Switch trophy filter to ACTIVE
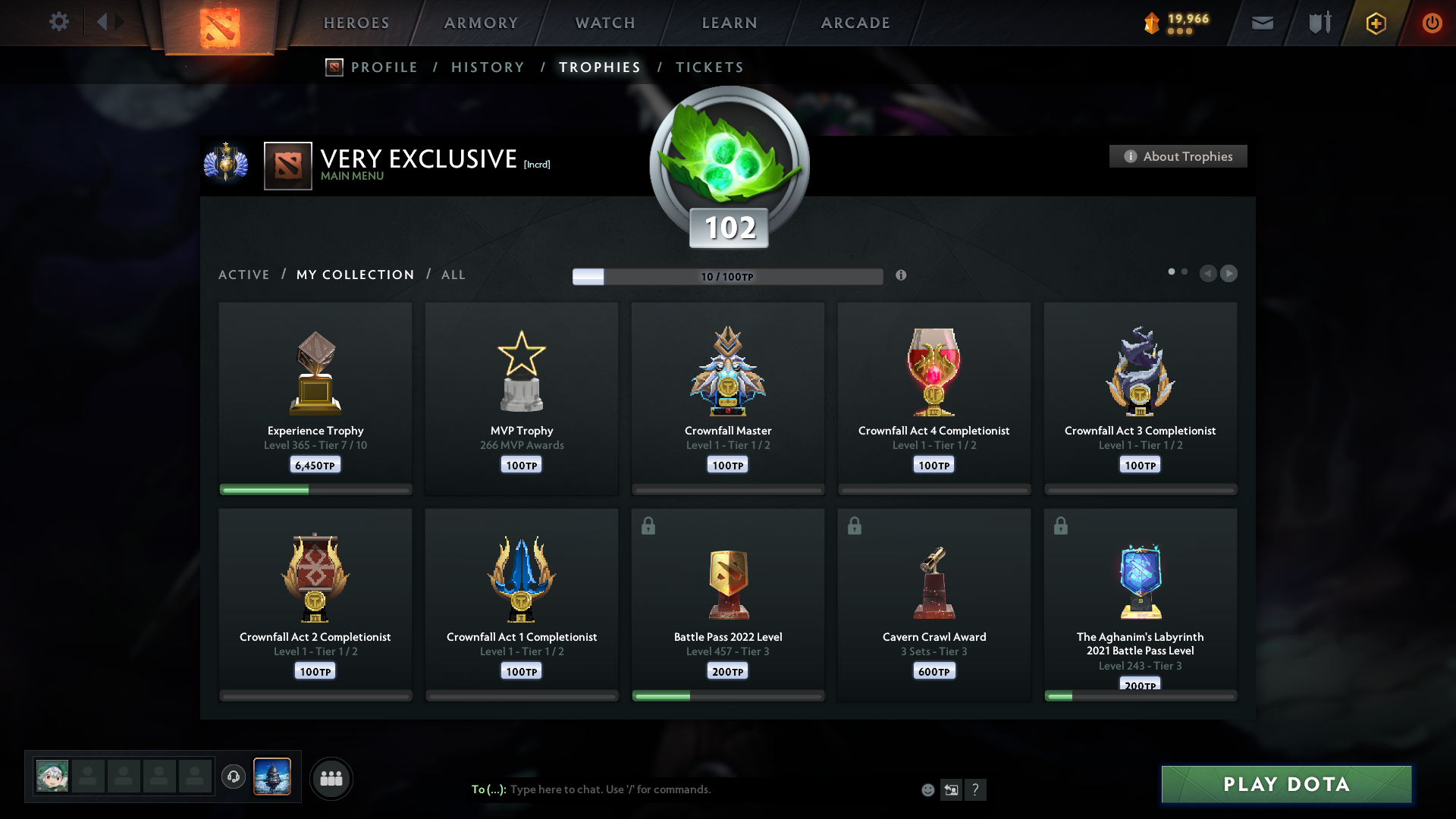 (243, 275)
